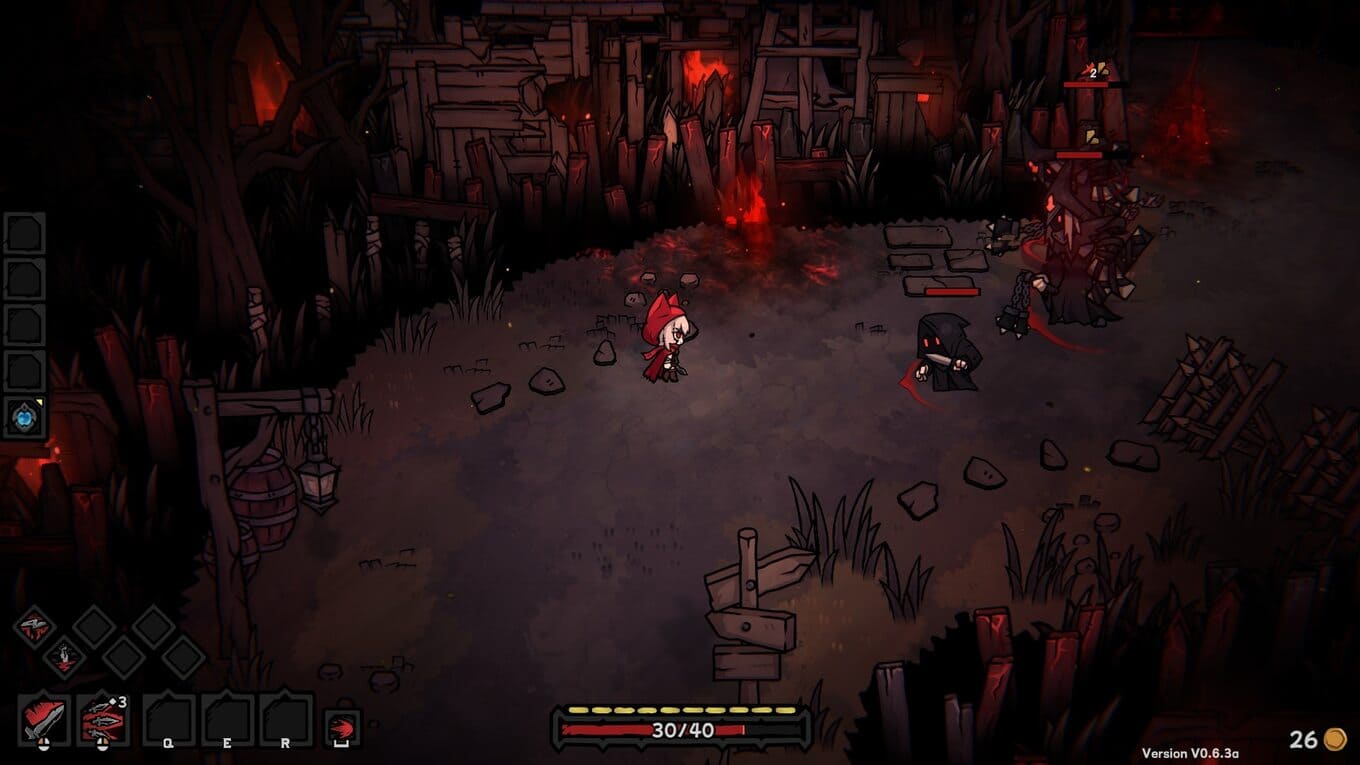The width and height of the screenshot is (1360, 765).
Task: Use the red dash ability icon
Action: pos(343,727)
